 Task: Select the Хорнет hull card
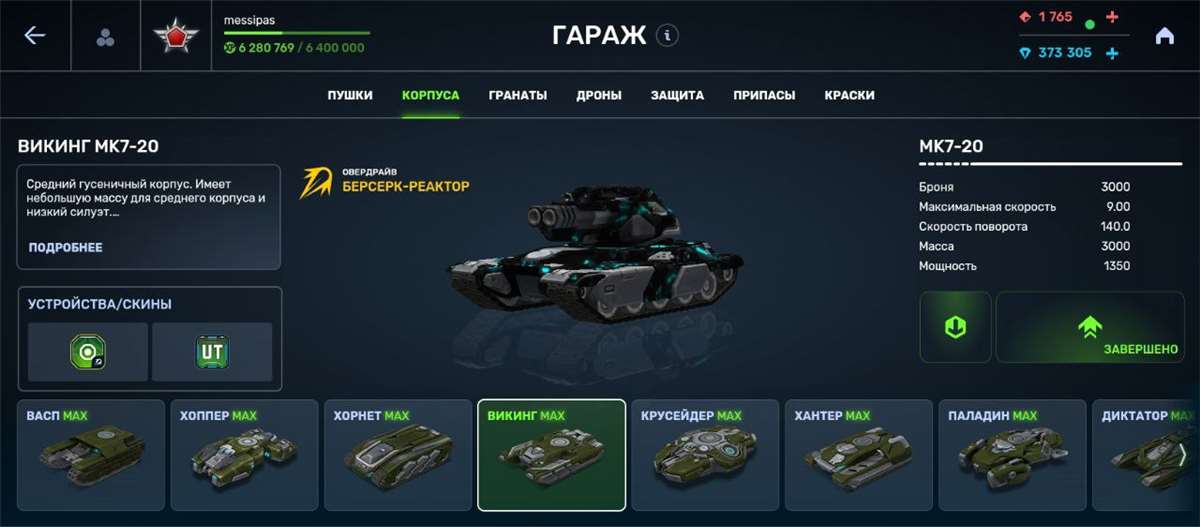point(397,455)
